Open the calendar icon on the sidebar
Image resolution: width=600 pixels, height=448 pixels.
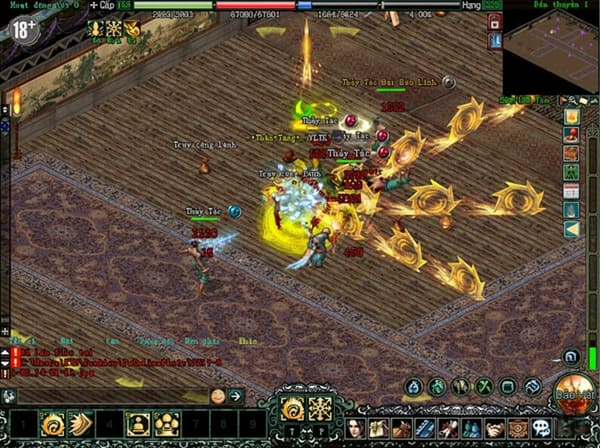point(571,190)
